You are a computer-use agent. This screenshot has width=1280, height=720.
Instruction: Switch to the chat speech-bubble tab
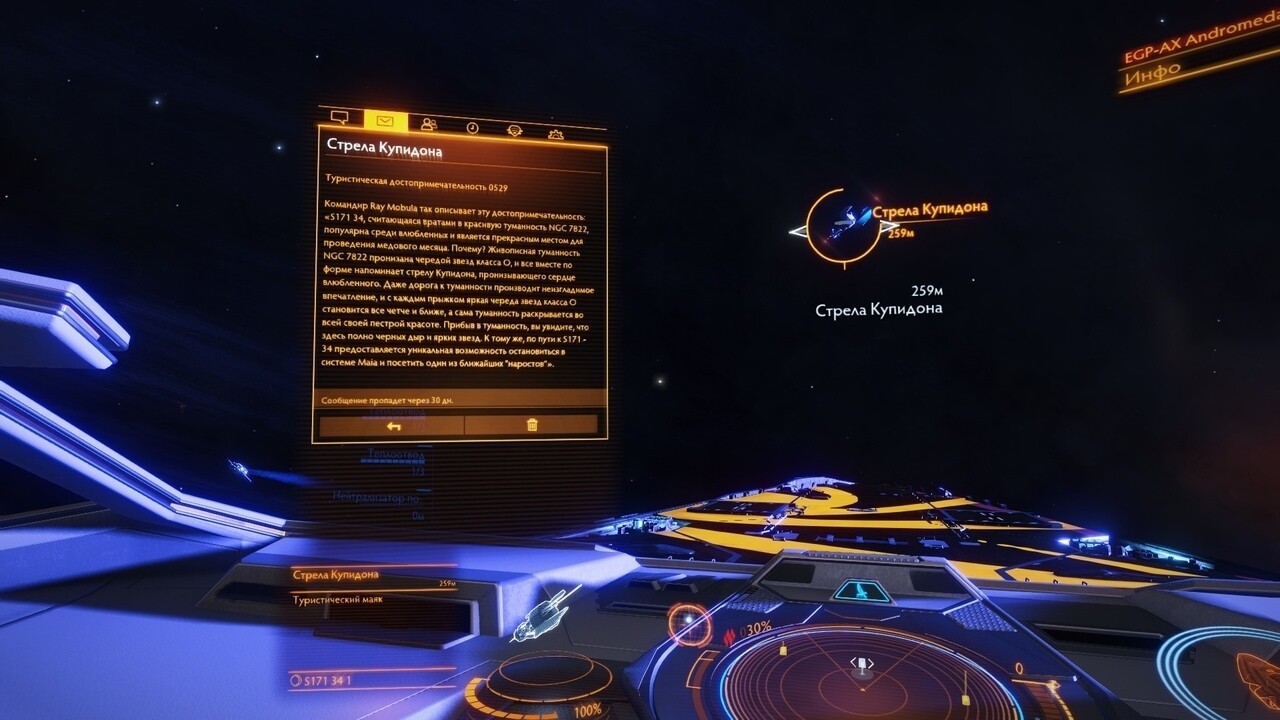click(340, 119)
